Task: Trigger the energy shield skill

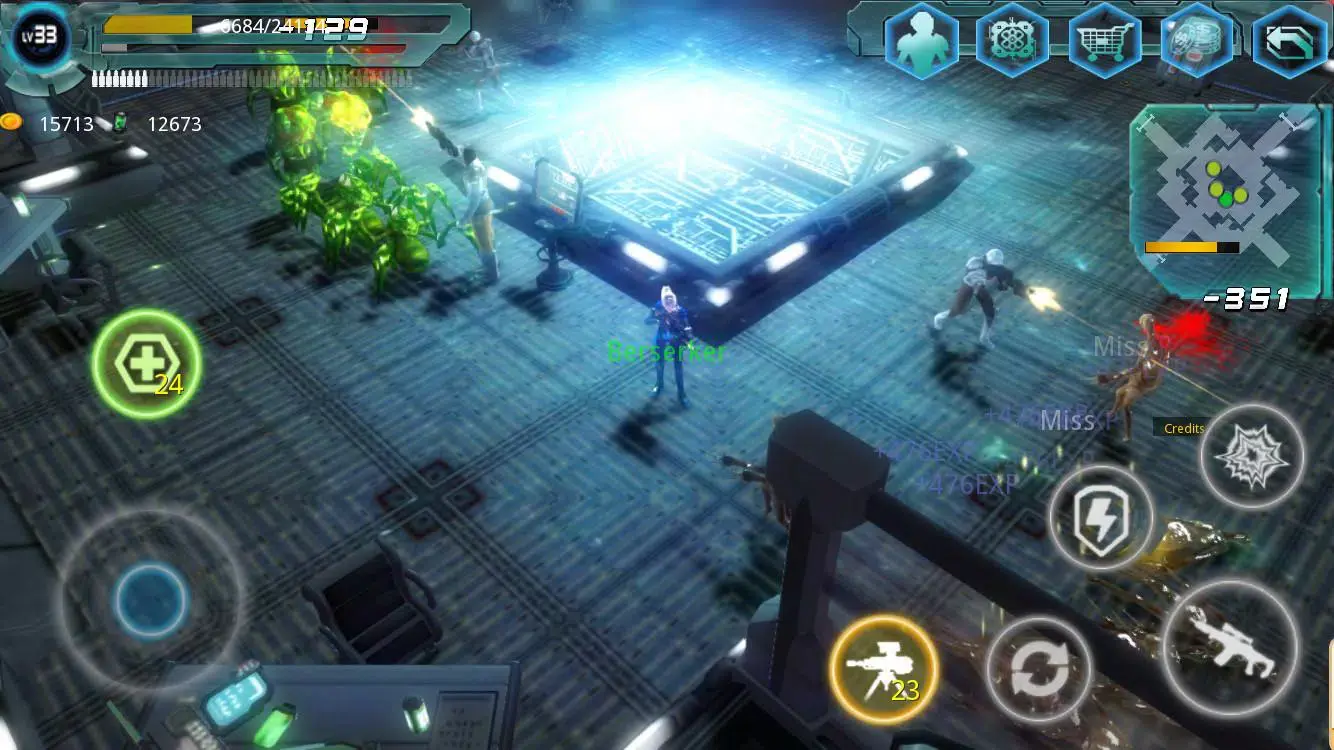Action: [1100, 520]
